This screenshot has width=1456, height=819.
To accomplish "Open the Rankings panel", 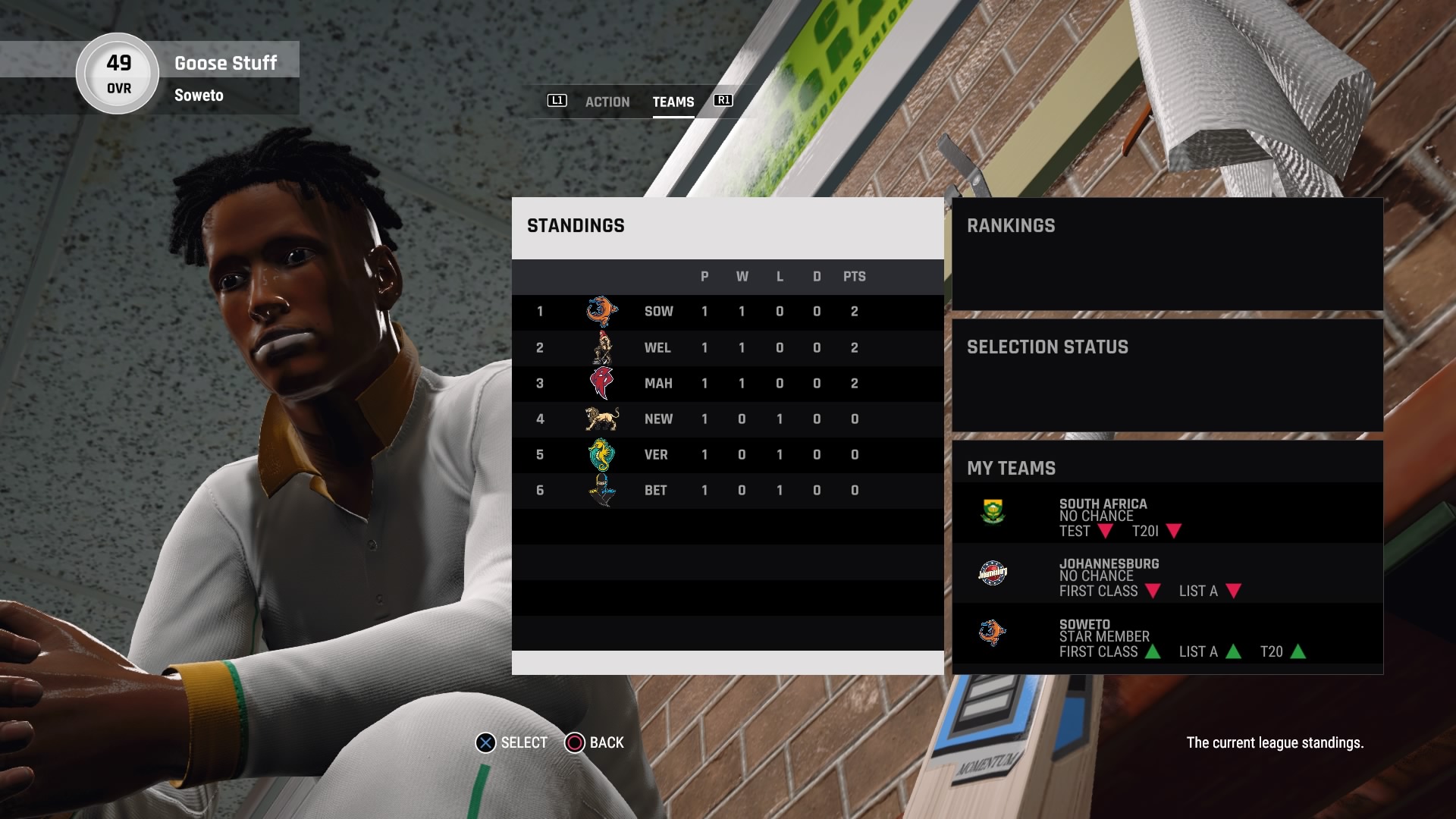I will click(1166, 253).
